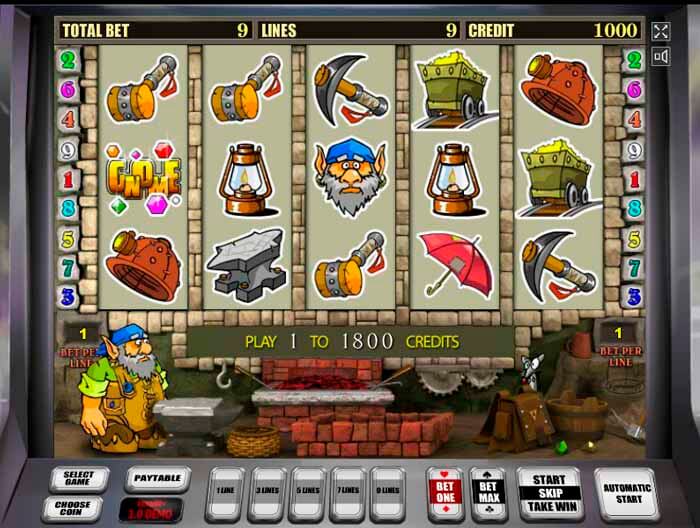Enable Automatic Start
The width and height of the screenshot is (700, 528).
(x=626, y=490)
